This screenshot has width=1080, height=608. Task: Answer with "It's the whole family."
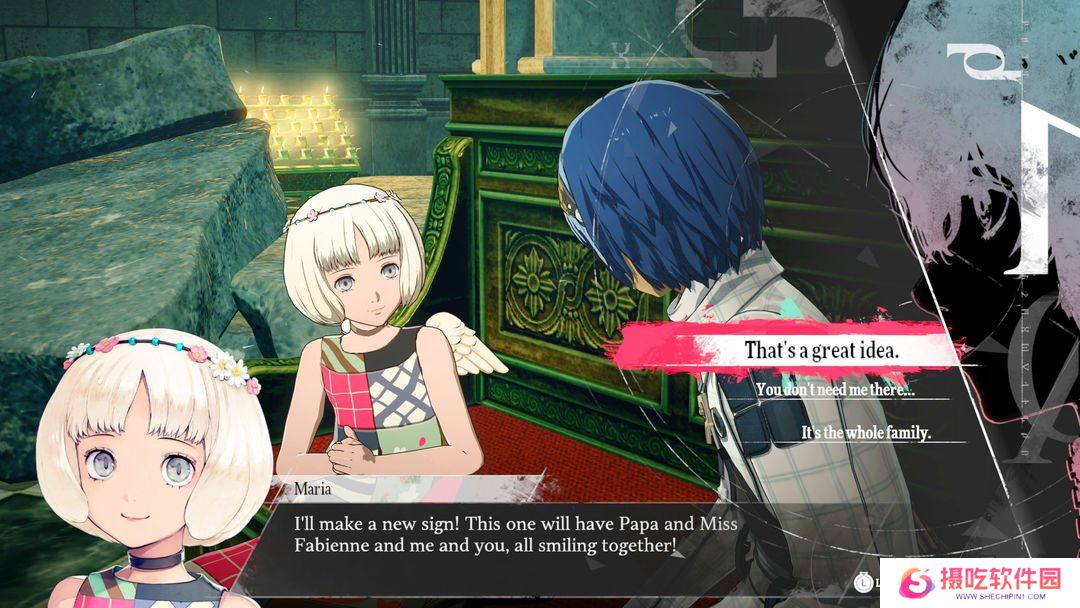coord(866,433)
